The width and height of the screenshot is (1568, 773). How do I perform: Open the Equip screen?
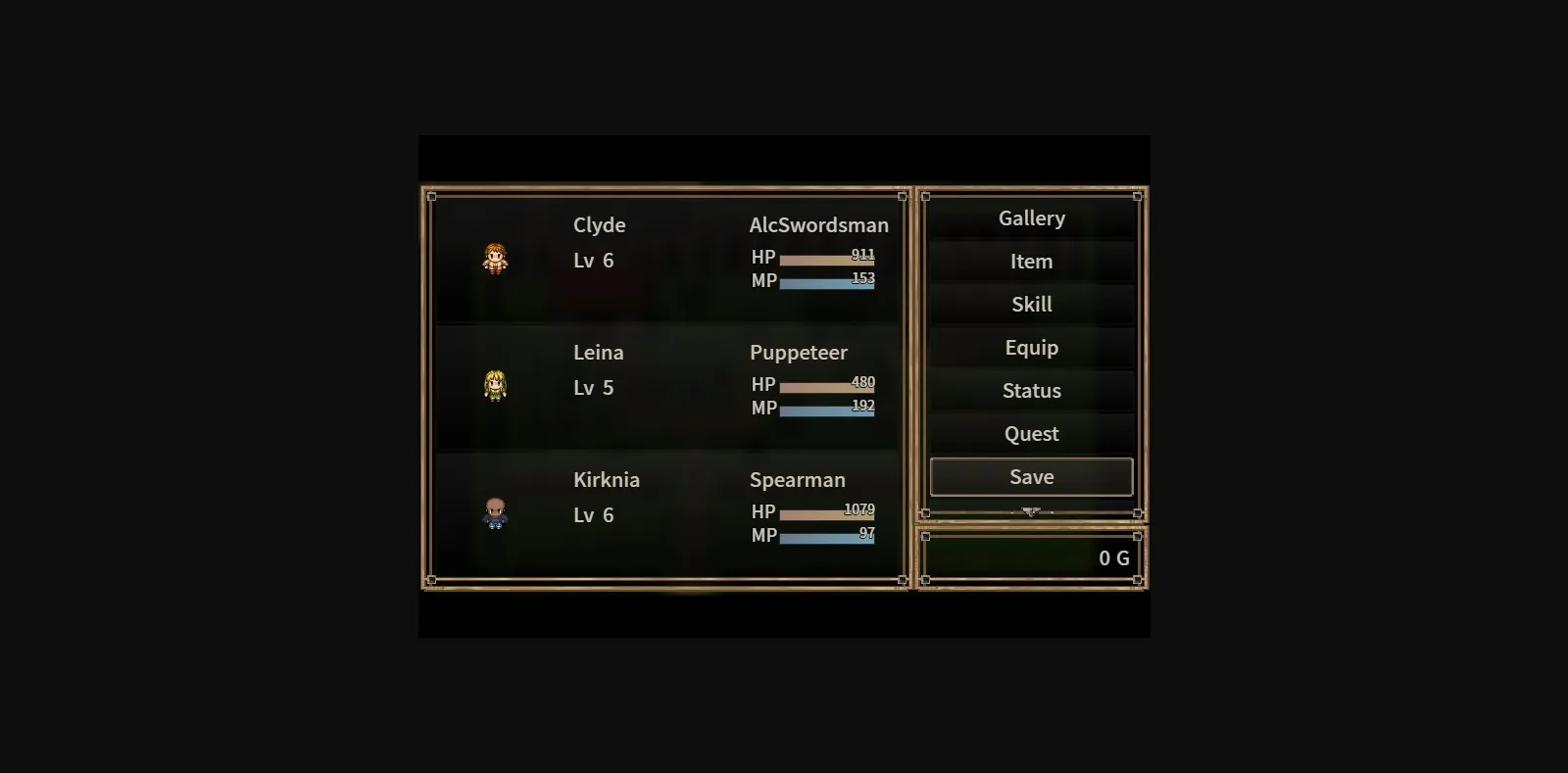pyautogui.click(x=1031, y=347)
